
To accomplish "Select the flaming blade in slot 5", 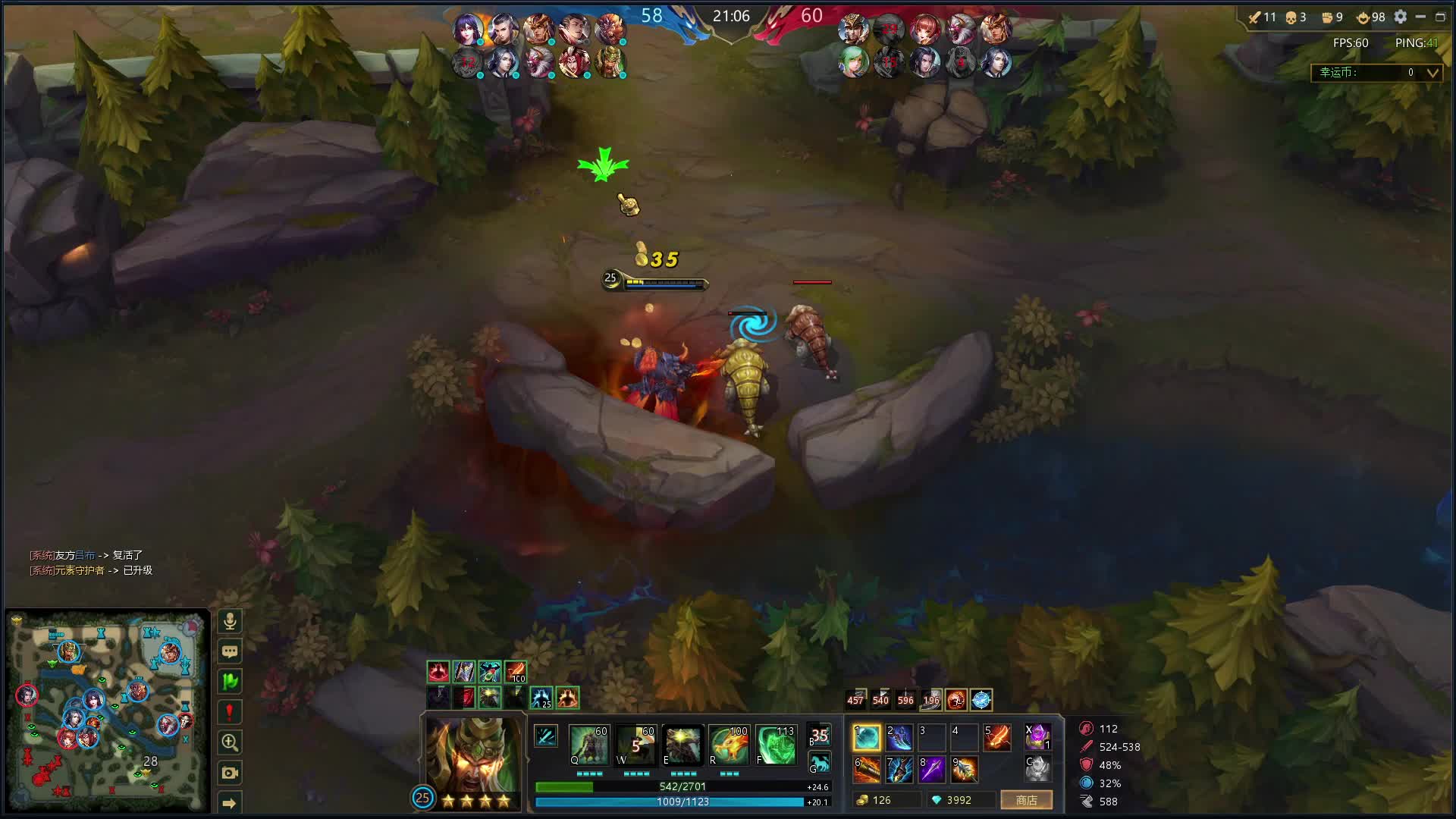I will pos(996,737).
